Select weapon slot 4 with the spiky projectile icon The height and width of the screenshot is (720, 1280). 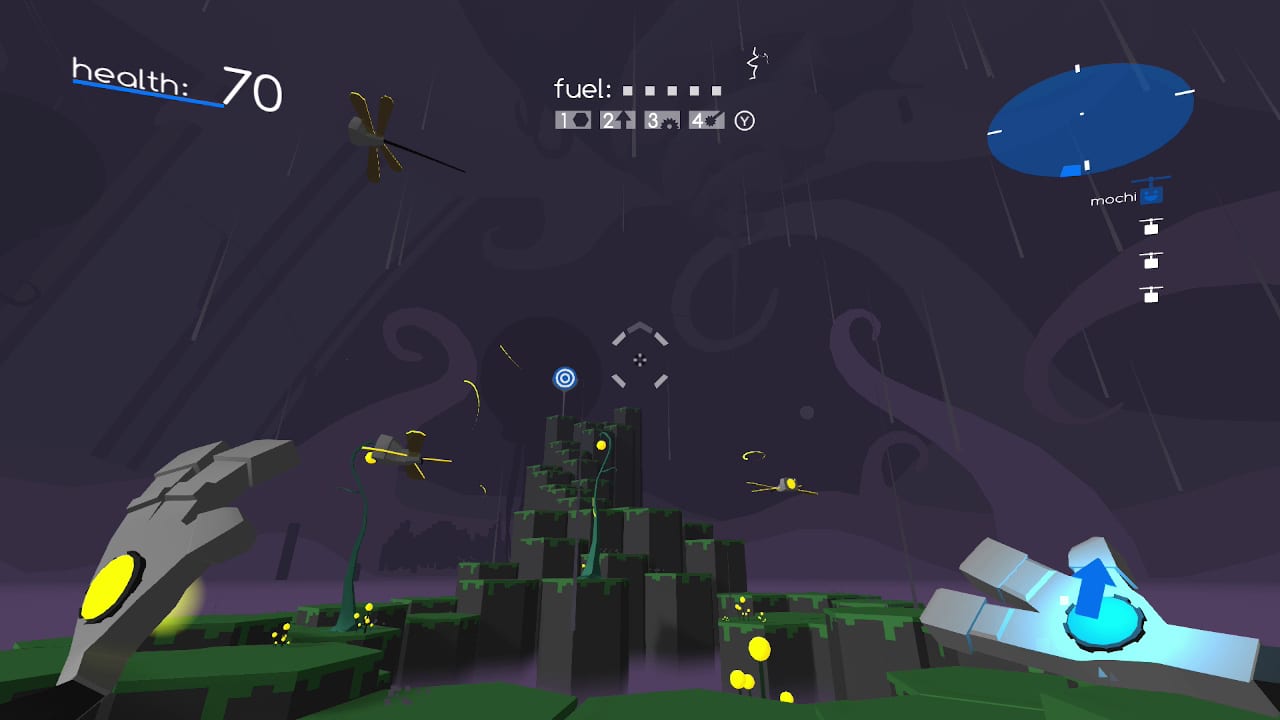click(x=706, y=120)
